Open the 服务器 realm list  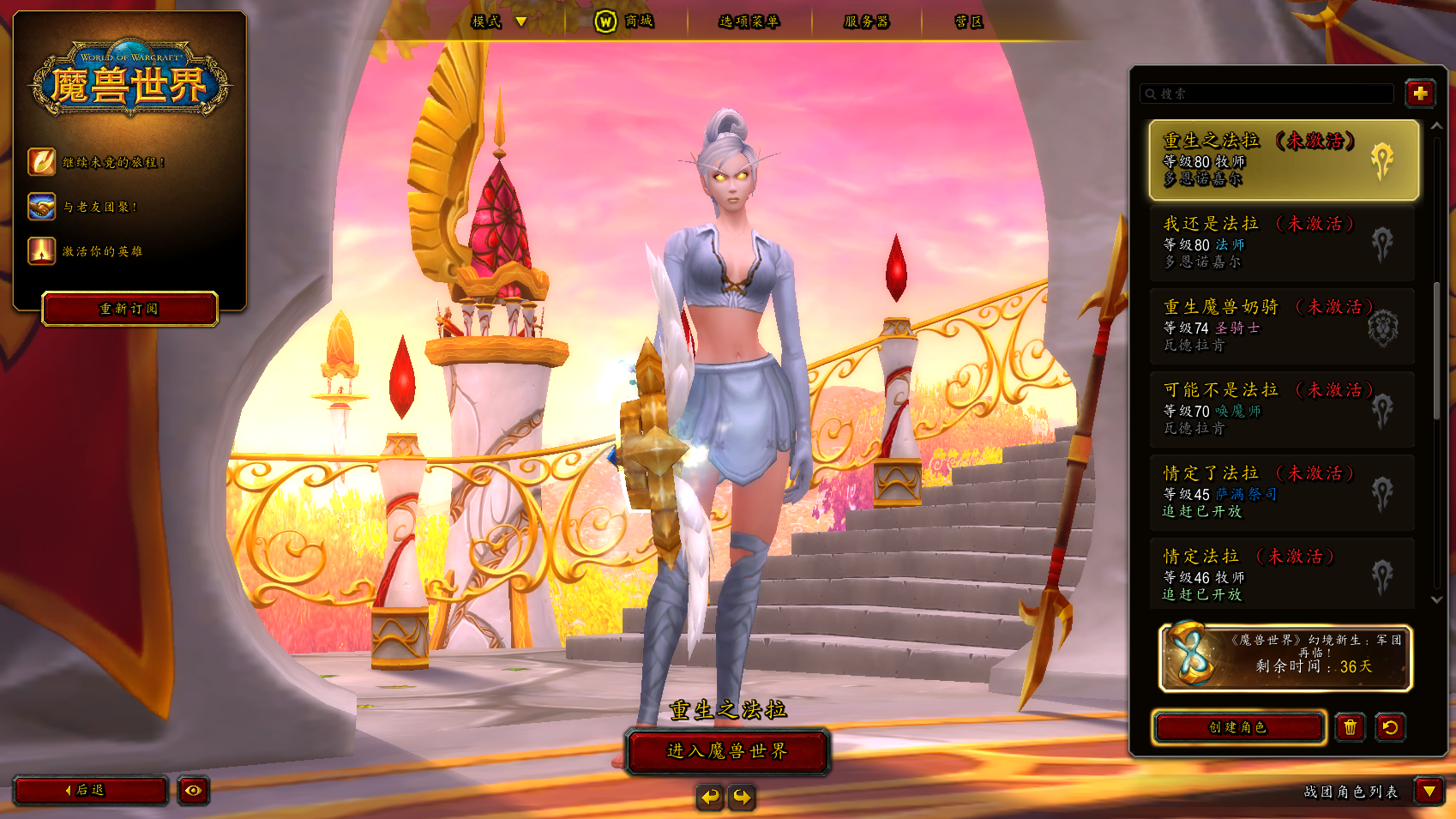click(x=866, y=21)
